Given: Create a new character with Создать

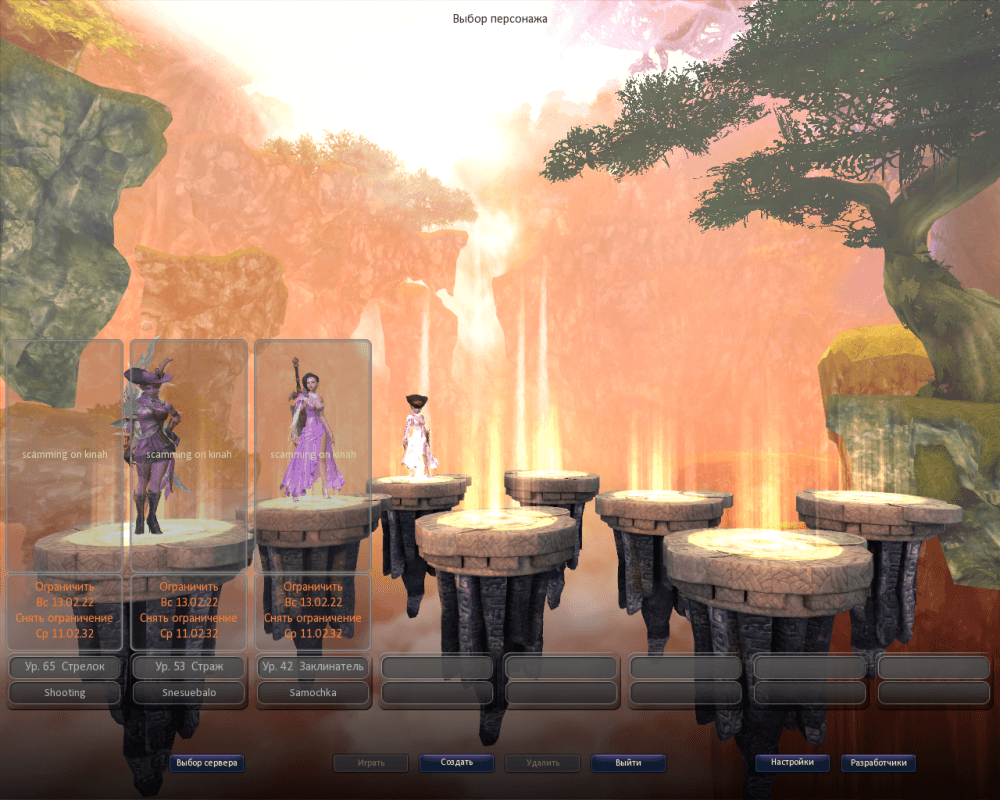Looking at the screenshot, I should pyautogui.click(x=457, y=763).
